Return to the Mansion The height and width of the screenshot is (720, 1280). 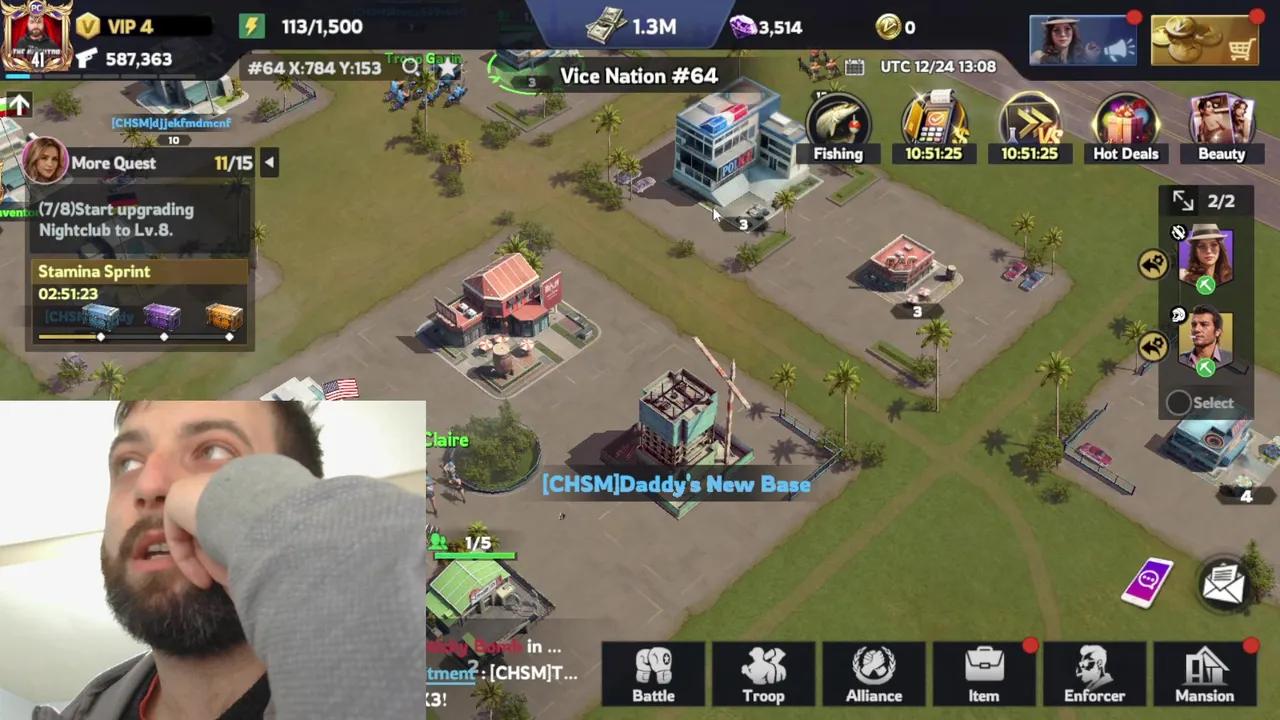(1204, 675)
